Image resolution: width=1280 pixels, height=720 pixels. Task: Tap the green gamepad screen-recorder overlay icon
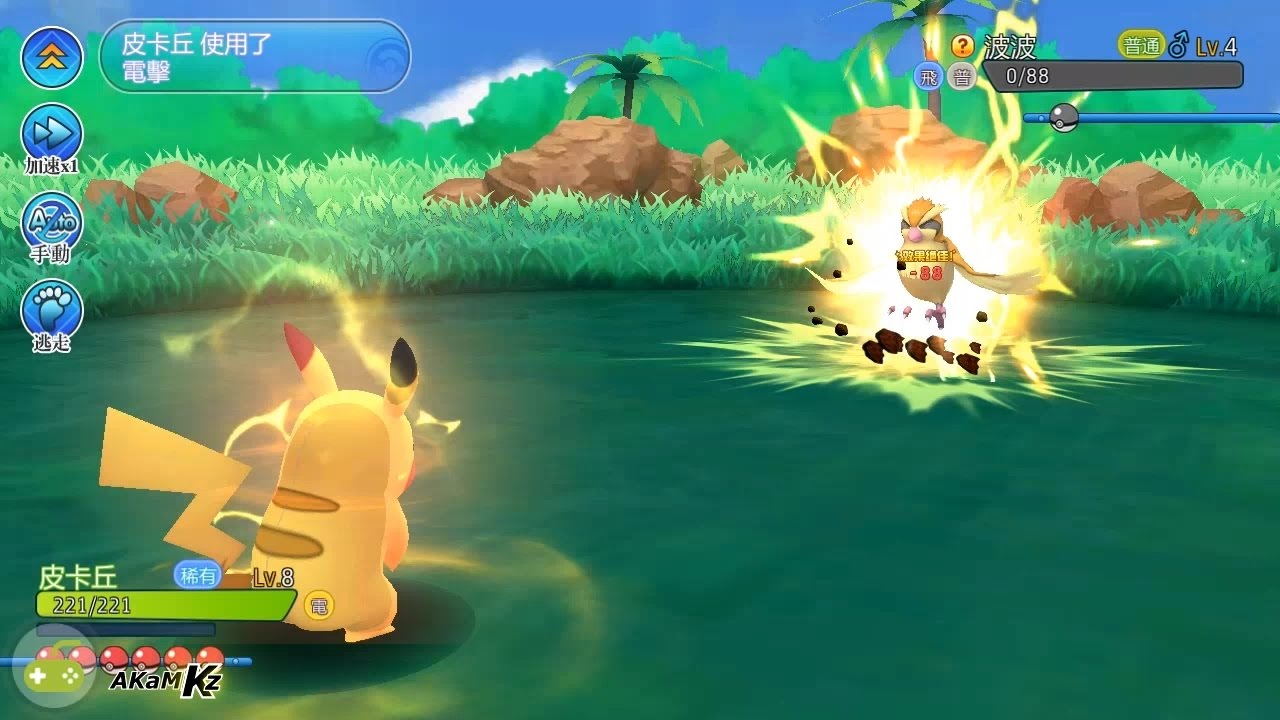55,677
